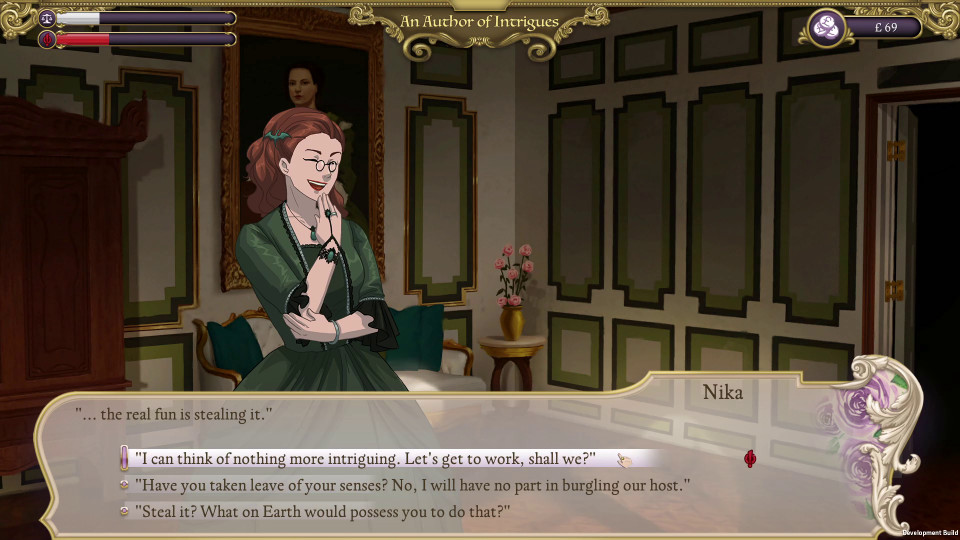Choose "I can think of nothing more intriguing" reply
This screenshot has height=540, width=960.
point(365,458)
